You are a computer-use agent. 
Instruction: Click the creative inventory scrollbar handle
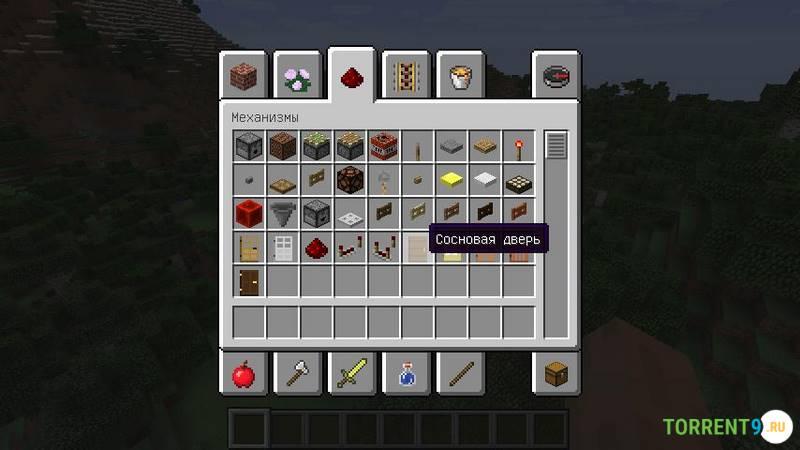556,145
